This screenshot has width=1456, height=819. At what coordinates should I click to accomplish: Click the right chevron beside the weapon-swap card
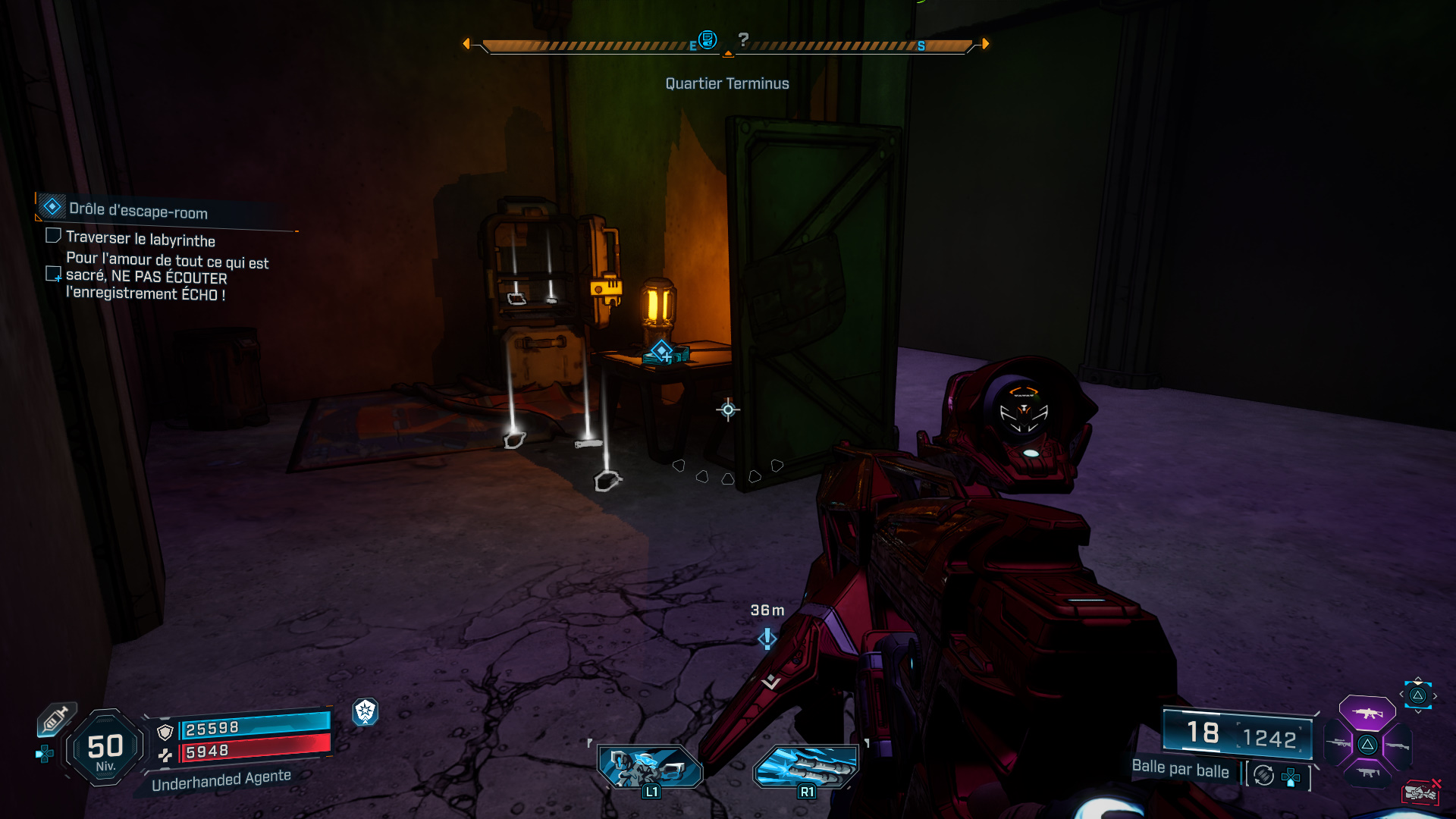[1435, 695]
